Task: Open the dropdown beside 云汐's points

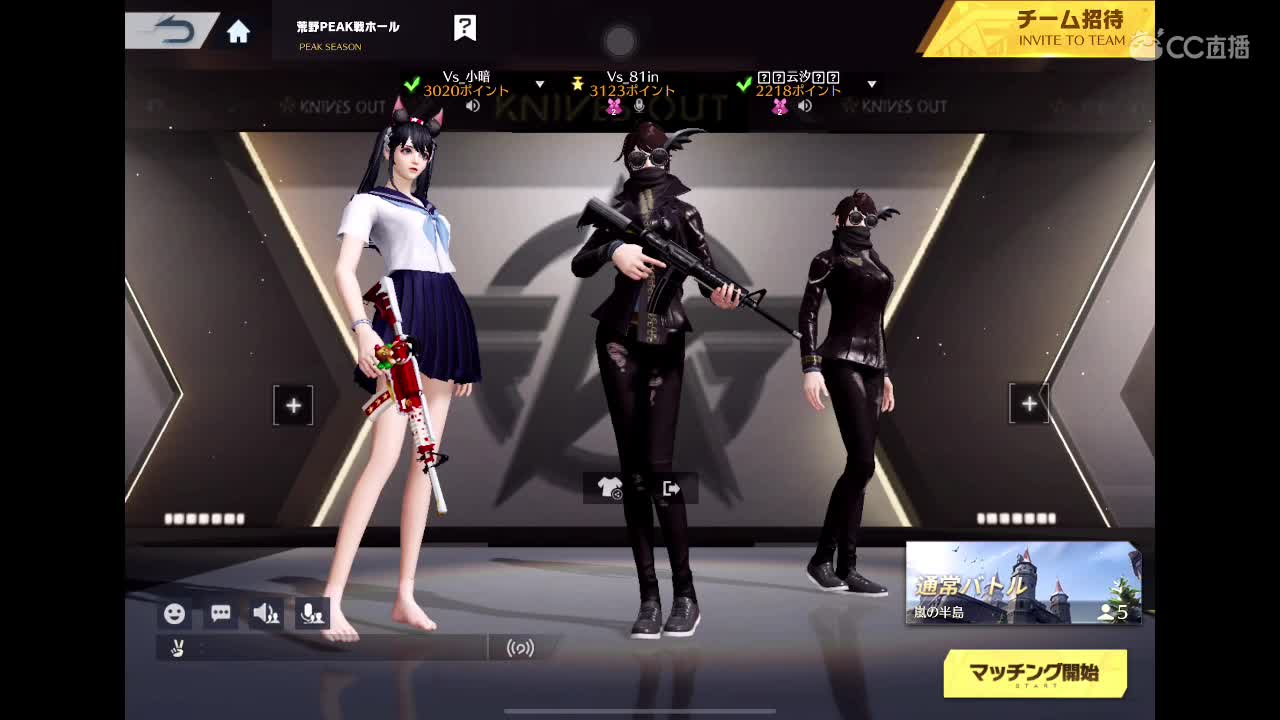Action: tap(870, 84)
